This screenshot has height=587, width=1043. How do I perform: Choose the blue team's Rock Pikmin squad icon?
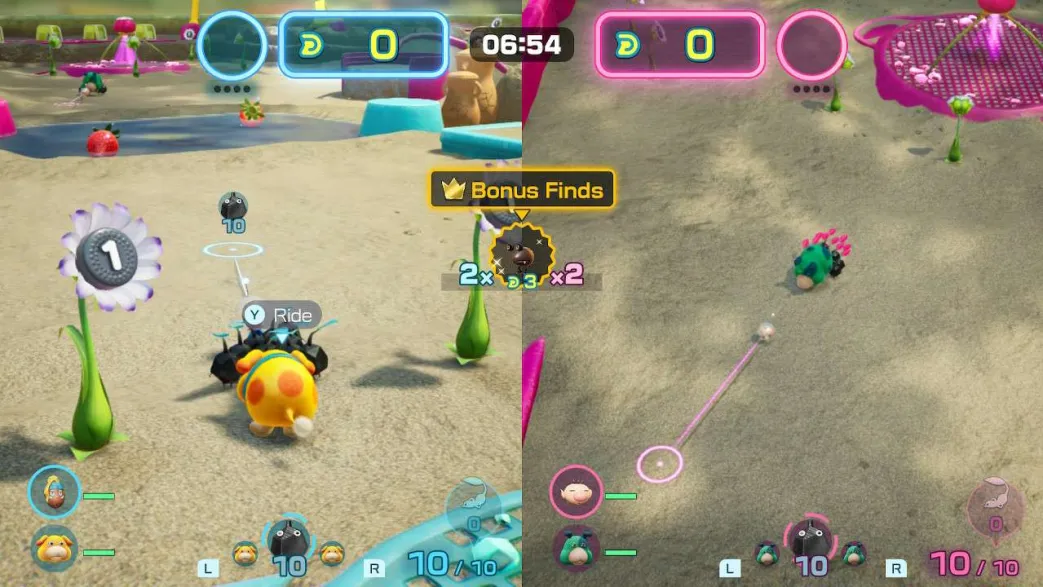click(288, 544)
